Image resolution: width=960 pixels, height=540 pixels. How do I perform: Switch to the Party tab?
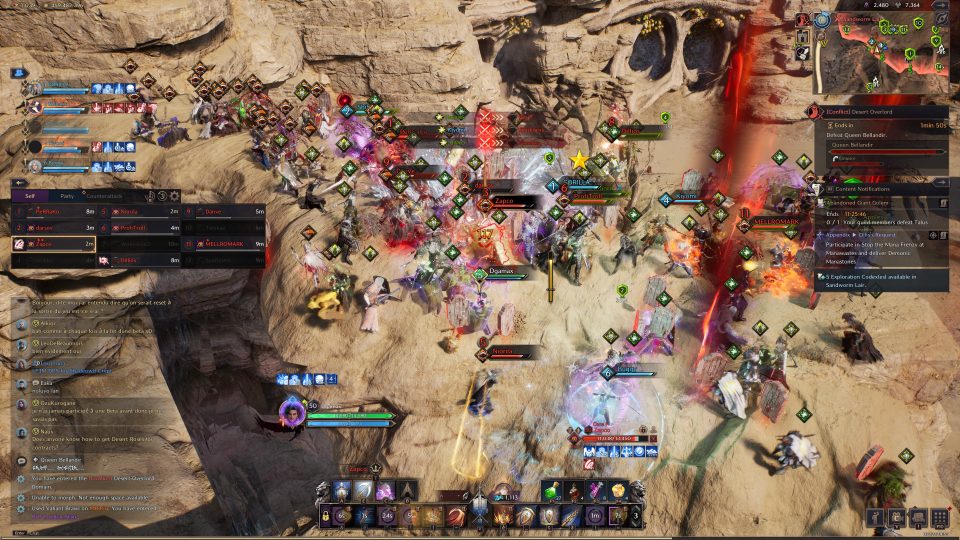pyautogui.click(x=66, y=196)
